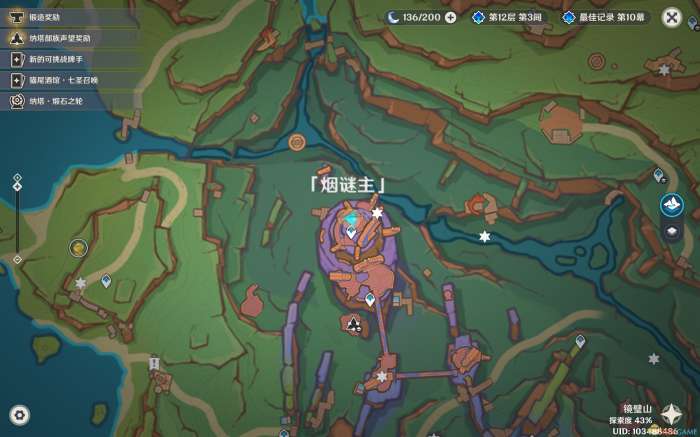Open the stacked layers map button
Viewport: 700px width, 437px height.
pos(672,232)
